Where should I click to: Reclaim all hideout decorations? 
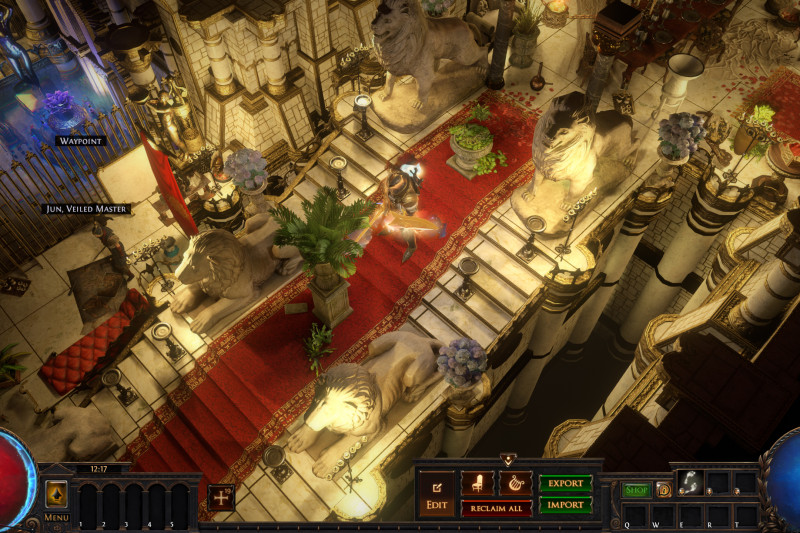[496, 508]
